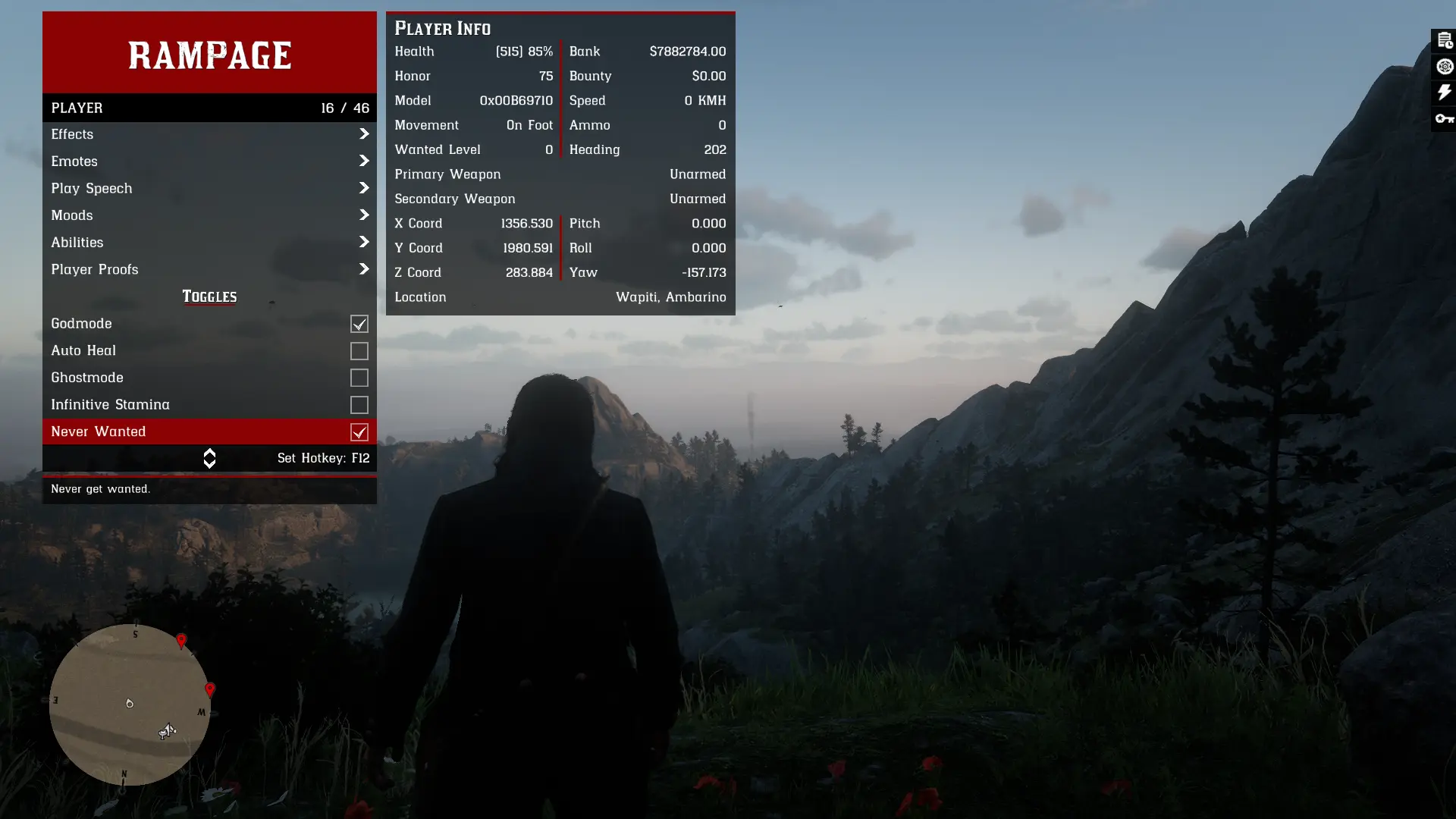This screenshot has height=819, width=1456.
Task: Open the task history clipboard icon
Action: point(1443,41)
